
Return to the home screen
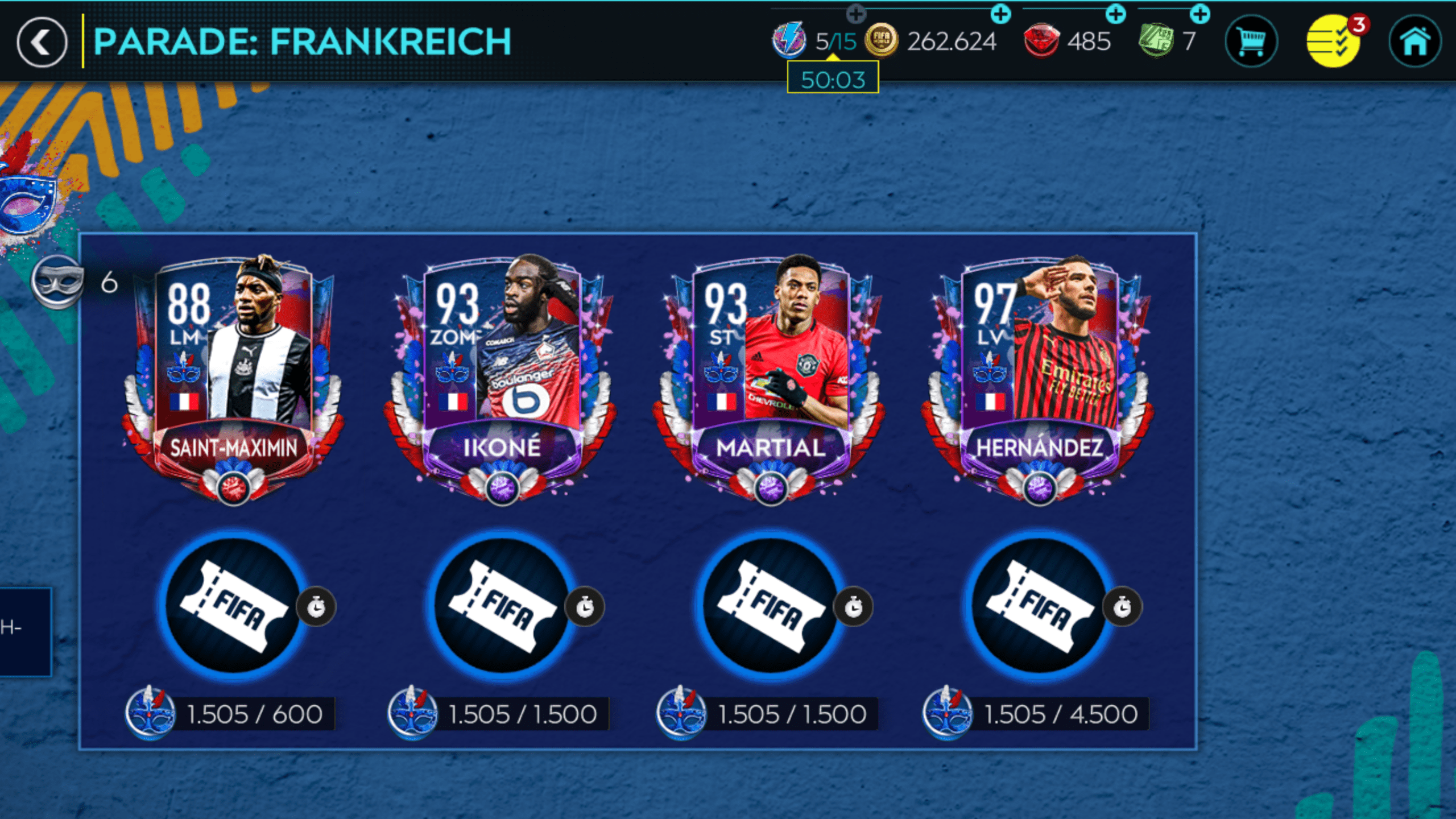(x=1414, y=42)
